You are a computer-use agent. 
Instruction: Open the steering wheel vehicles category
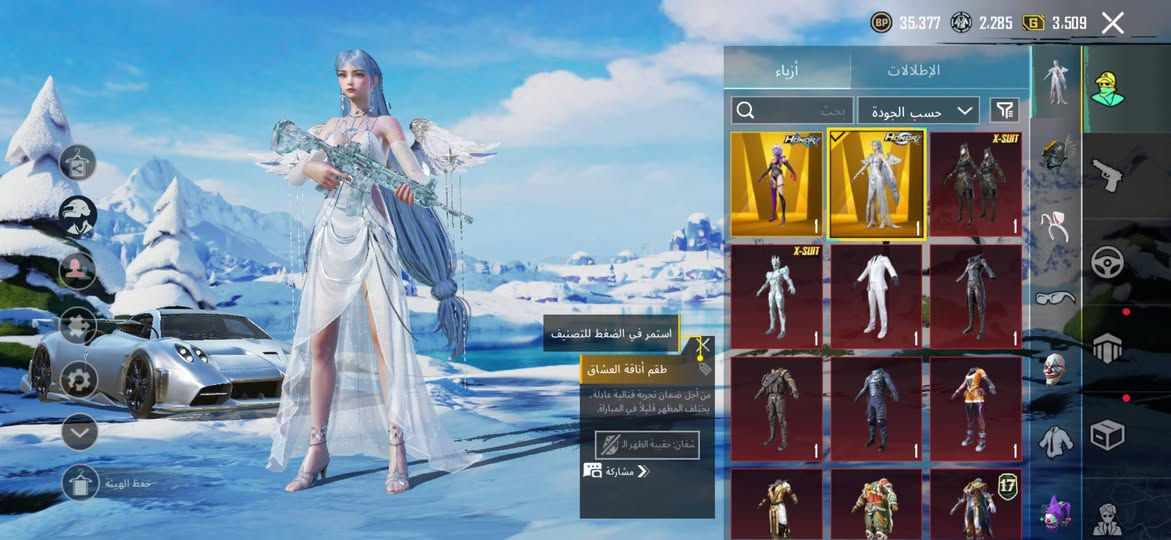pos(1107,262)
